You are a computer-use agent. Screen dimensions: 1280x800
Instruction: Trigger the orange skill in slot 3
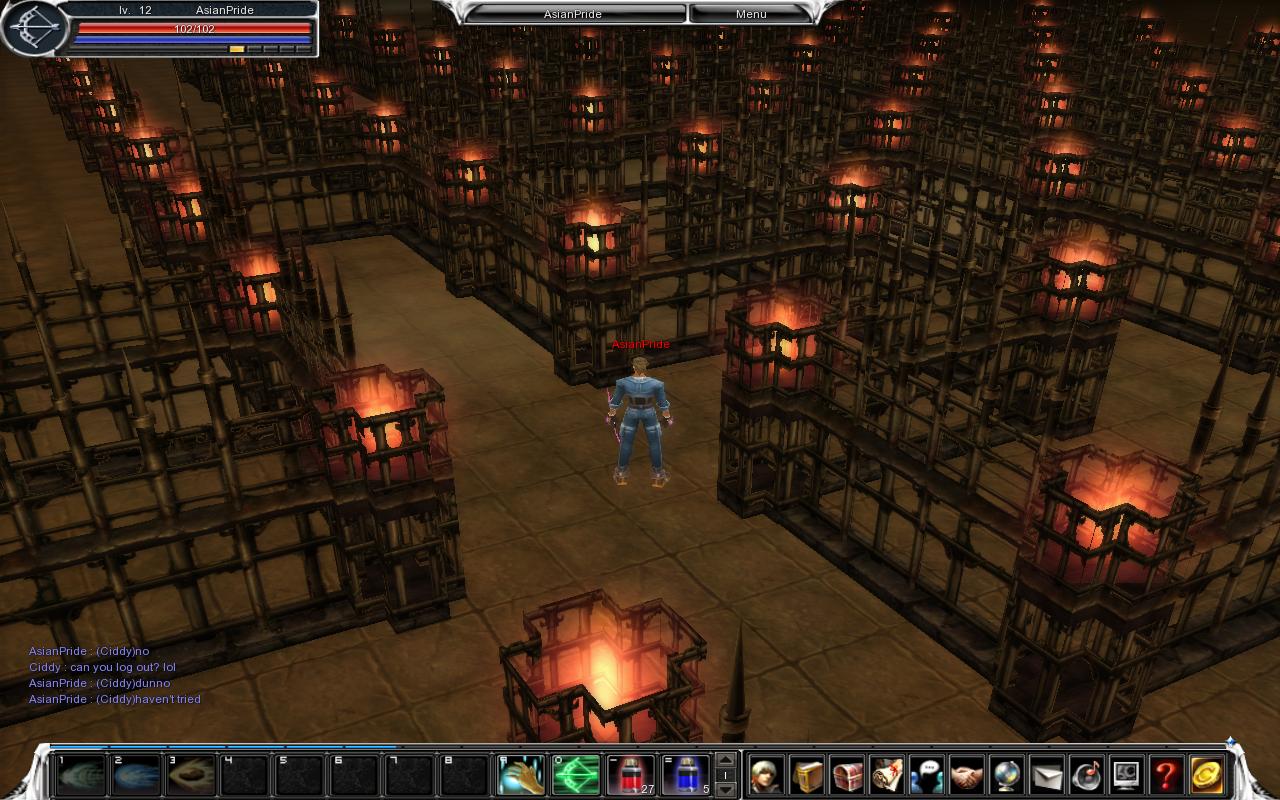[x=190, y=775]
